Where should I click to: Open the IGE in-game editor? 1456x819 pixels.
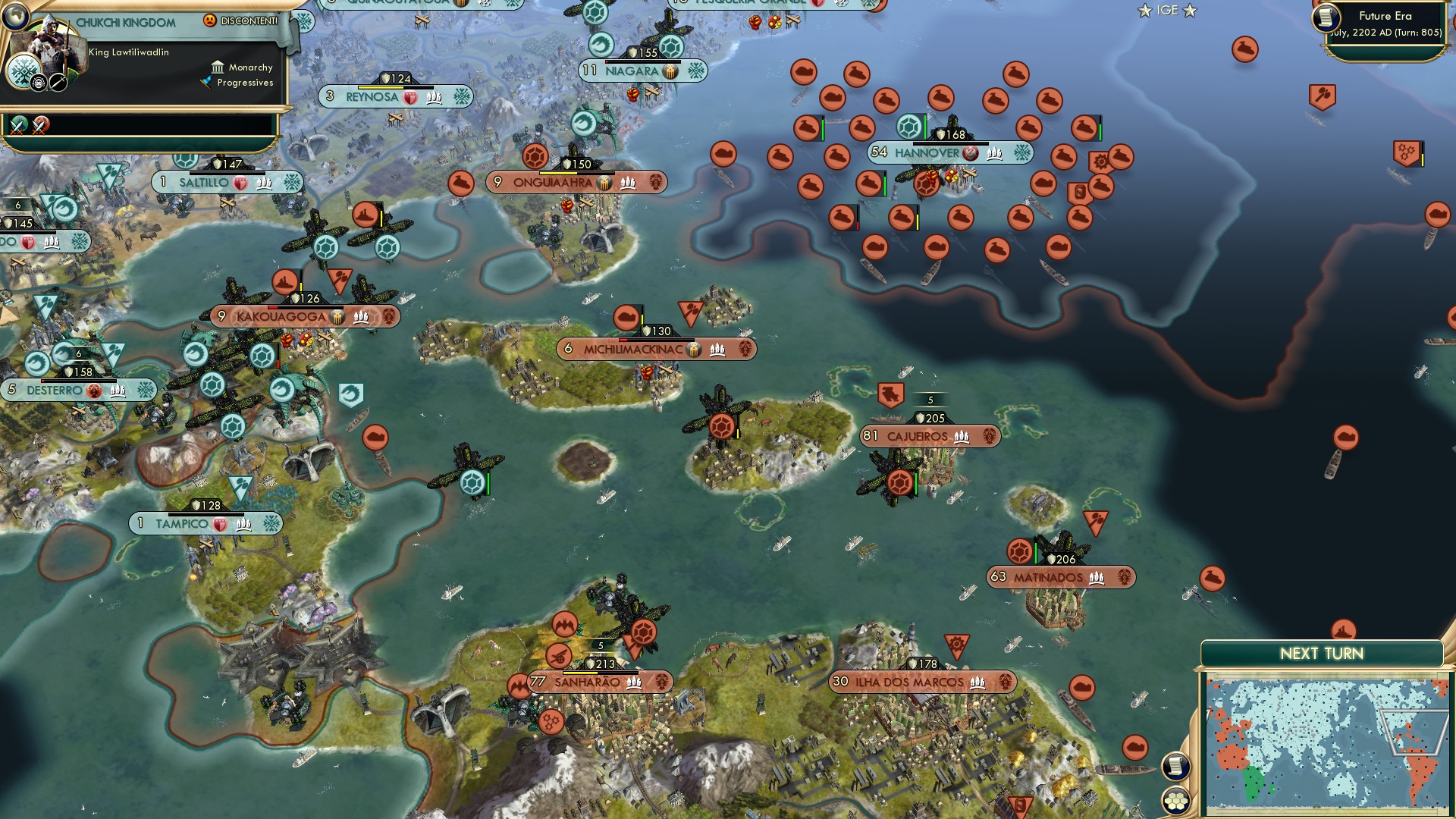point(1167,11)
